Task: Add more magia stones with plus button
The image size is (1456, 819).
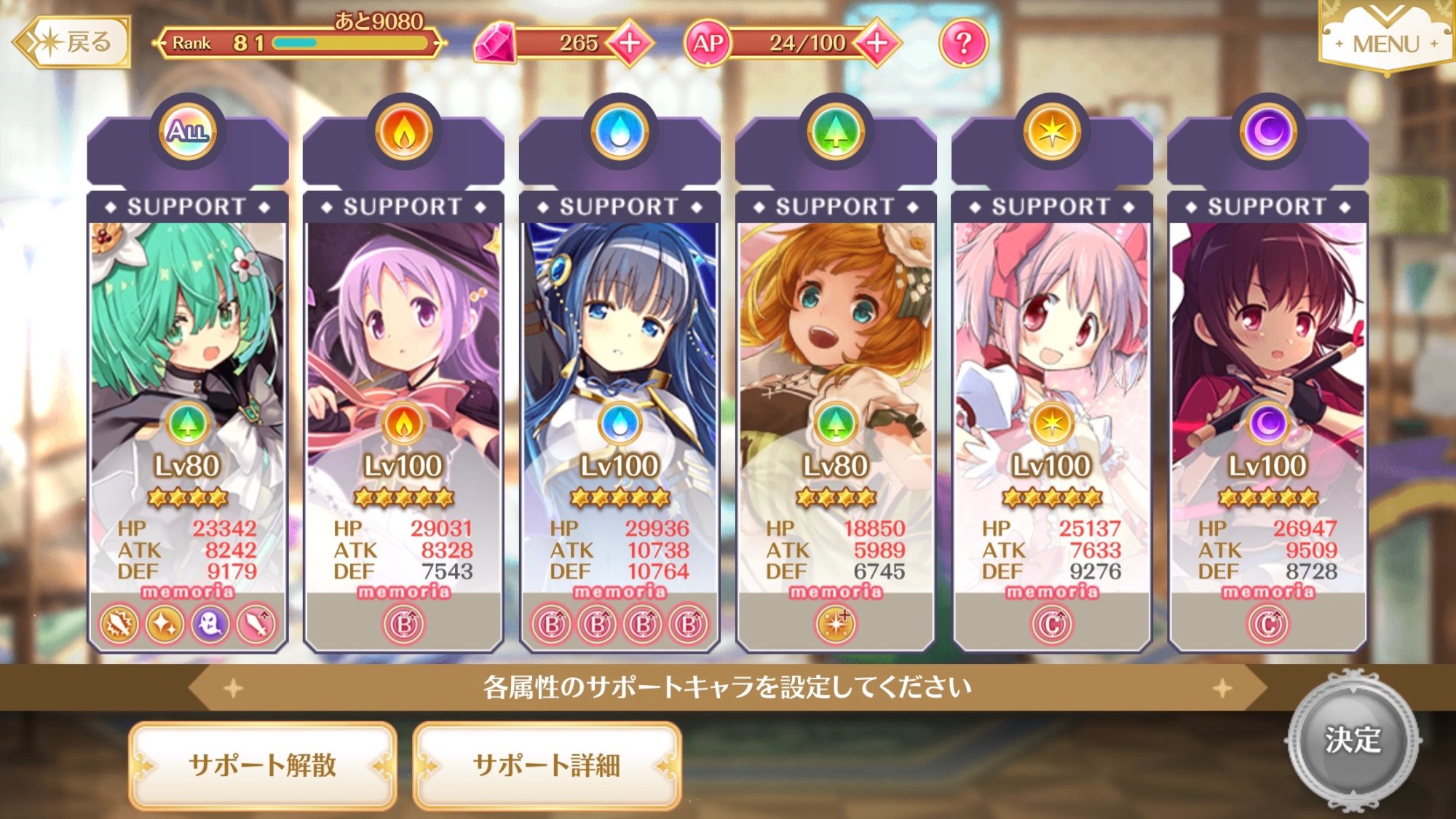Action: (x=630, y=42)
